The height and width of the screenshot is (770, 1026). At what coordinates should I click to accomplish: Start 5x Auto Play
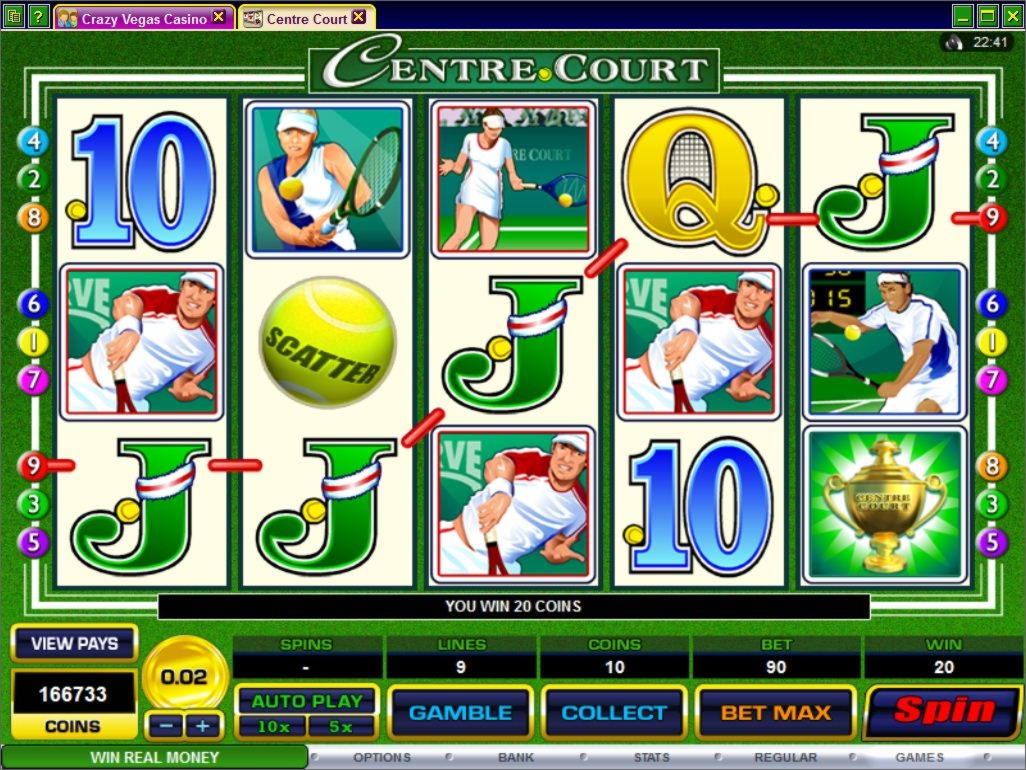pos(342,727)
